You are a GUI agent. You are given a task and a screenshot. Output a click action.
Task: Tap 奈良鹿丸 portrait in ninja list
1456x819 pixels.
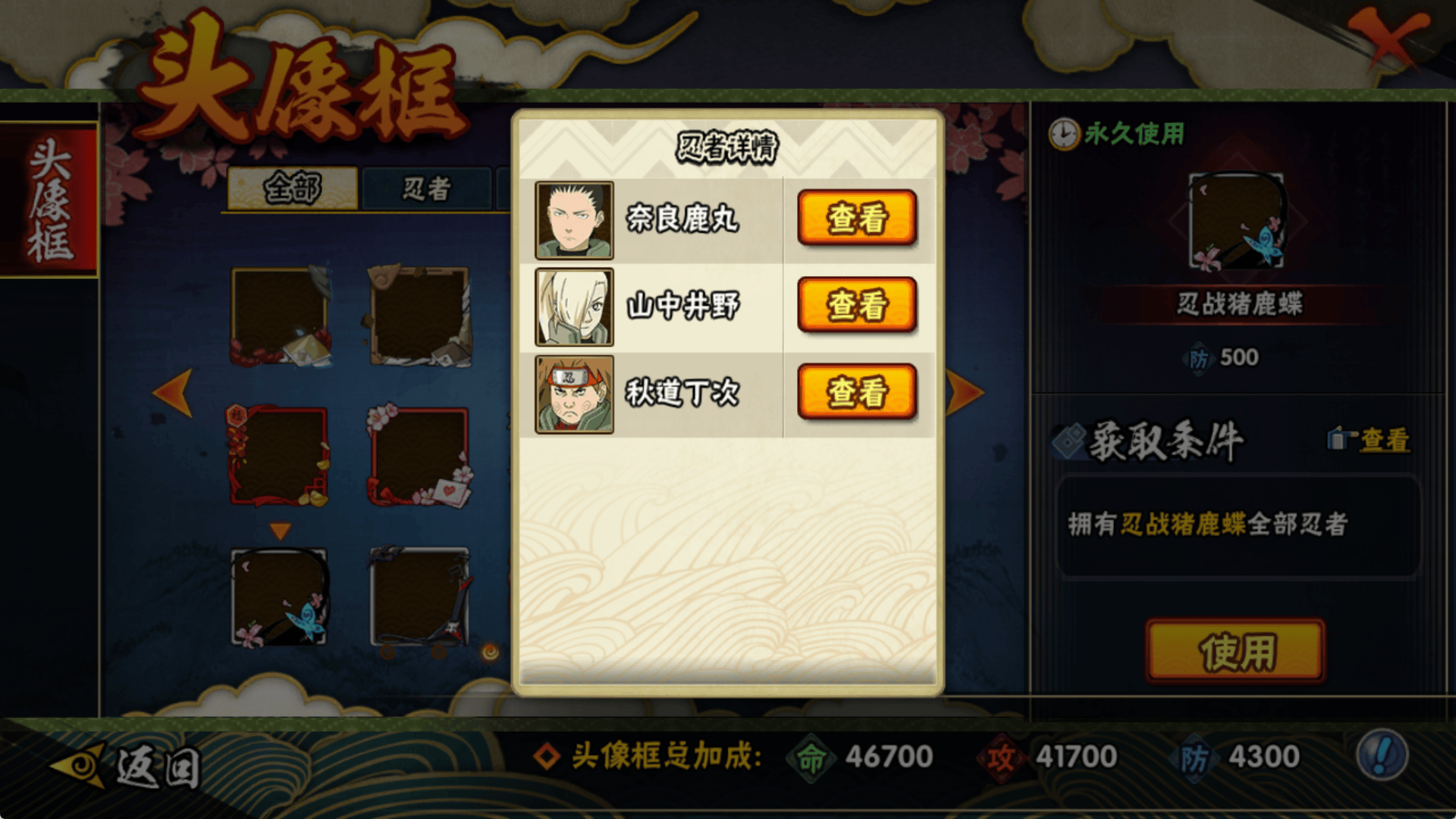tap(574, 220)
